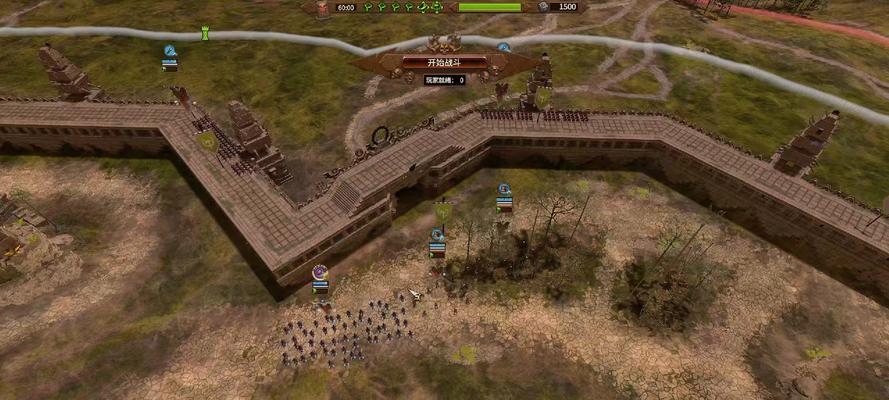Click the 开始战斗 start battle button

click(x=445, y=62)
